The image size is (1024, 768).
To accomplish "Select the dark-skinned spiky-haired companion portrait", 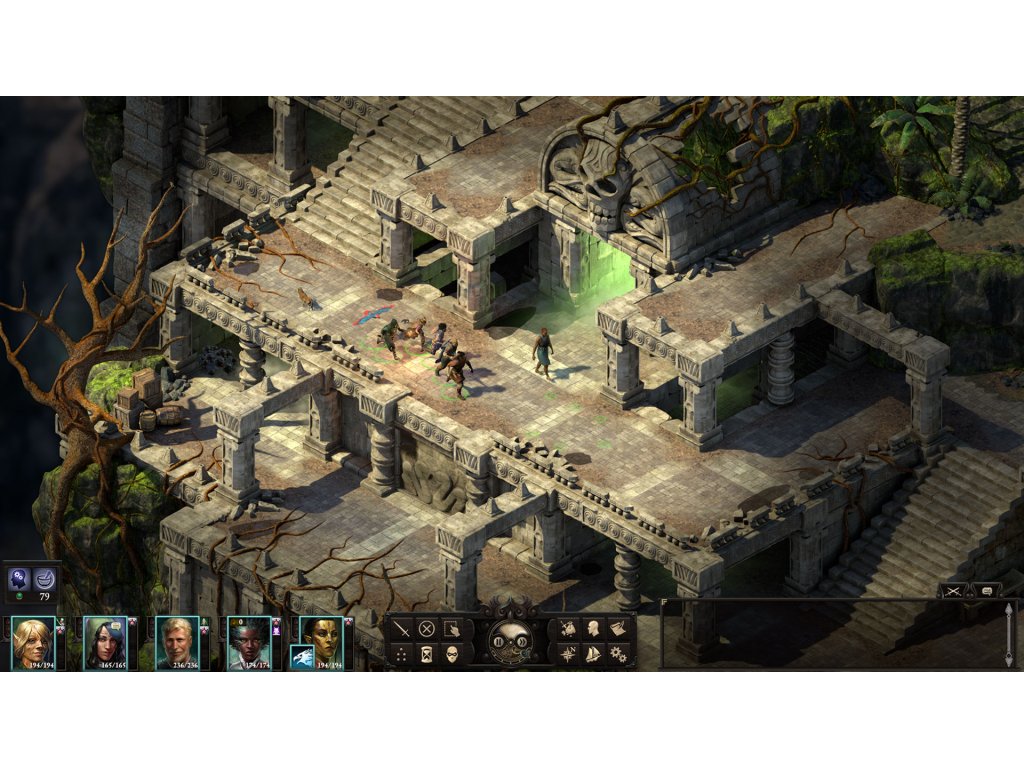I will click(249, 641).
